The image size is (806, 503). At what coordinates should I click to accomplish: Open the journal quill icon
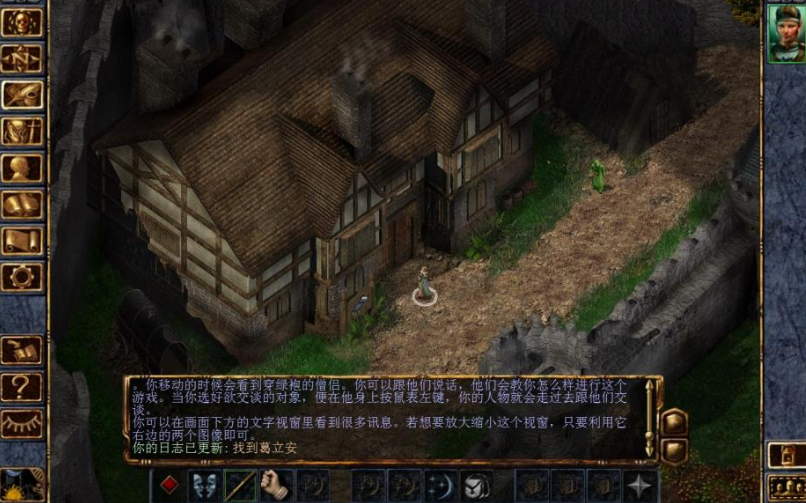click(x=22, y=95)
